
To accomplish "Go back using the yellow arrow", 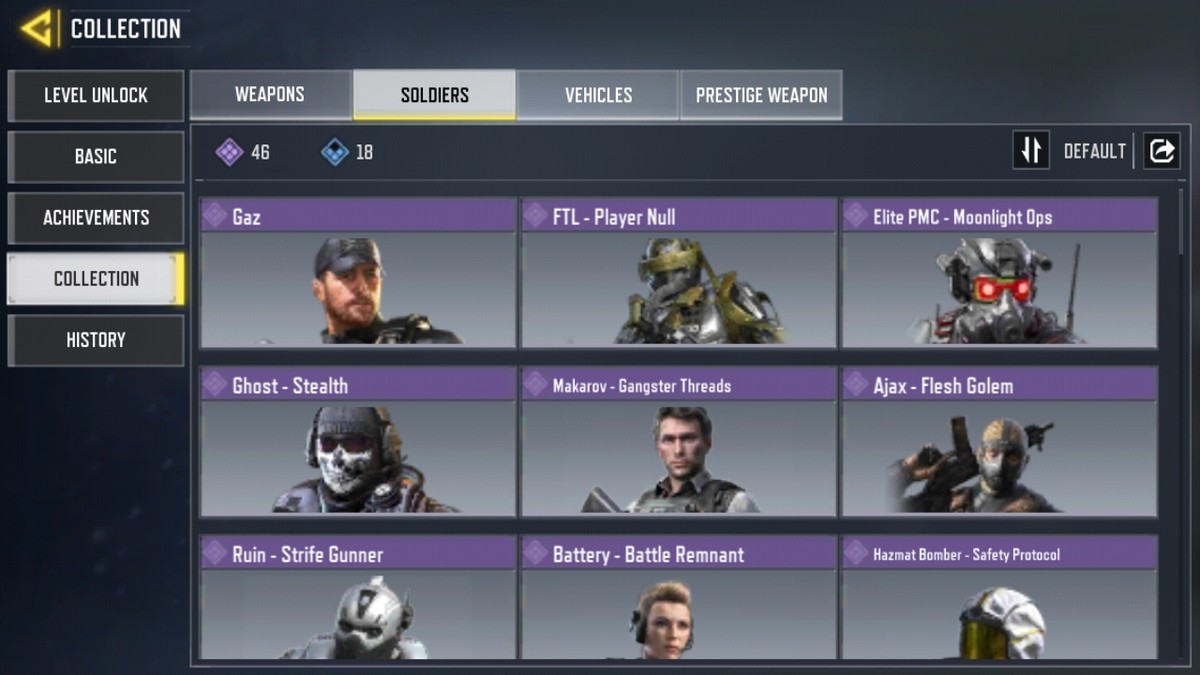I will point(38,28).
